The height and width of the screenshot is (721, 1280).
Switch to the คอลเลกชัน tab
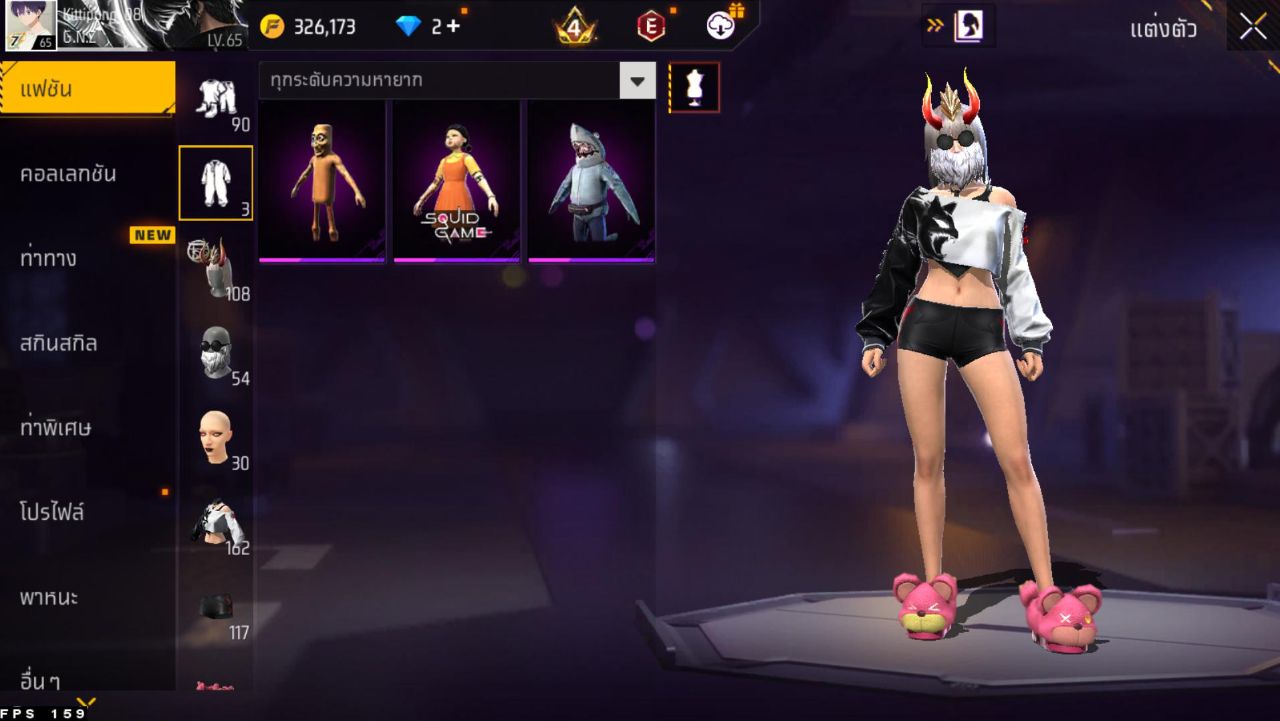[88, 172]
